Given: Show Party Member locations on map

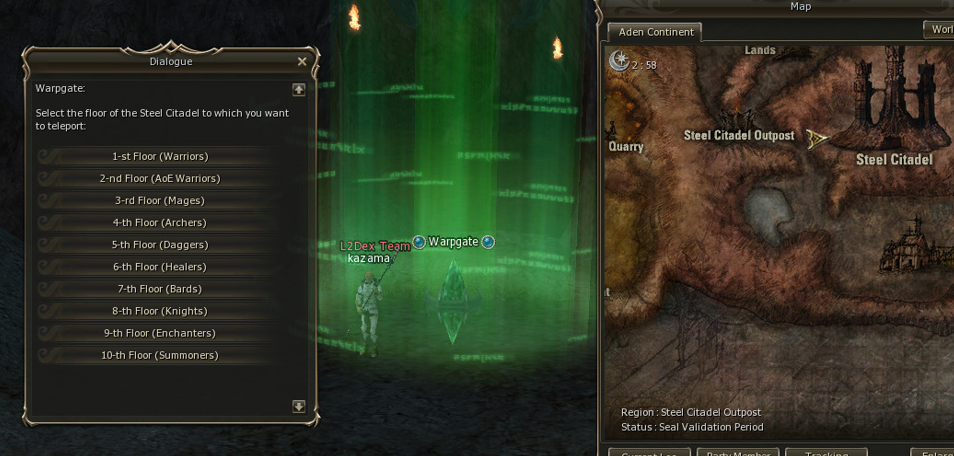Looking at the screenshot, I should [737, 453].
